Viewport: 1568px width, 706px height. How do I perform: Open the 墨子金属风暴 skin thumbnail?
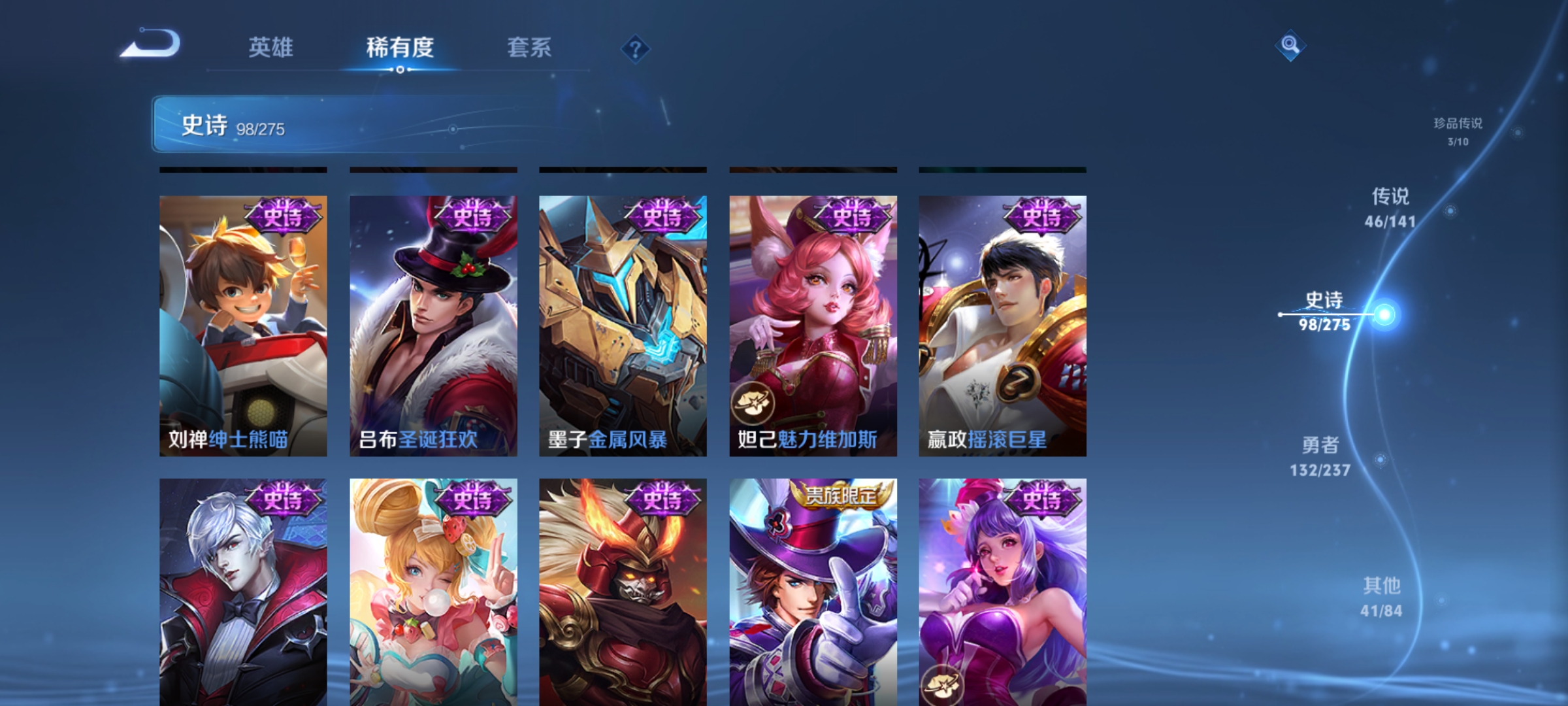coord(622,326)
